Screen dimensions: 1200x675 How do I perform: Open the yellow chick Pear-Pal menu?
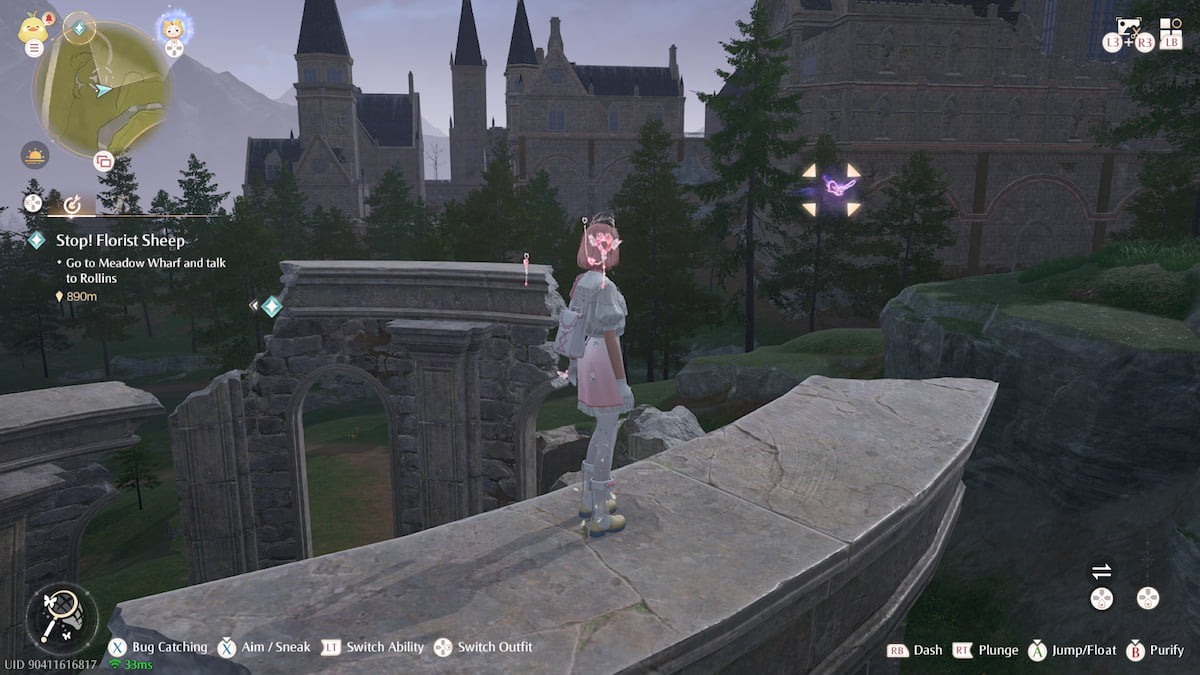[x=33, y=27]
